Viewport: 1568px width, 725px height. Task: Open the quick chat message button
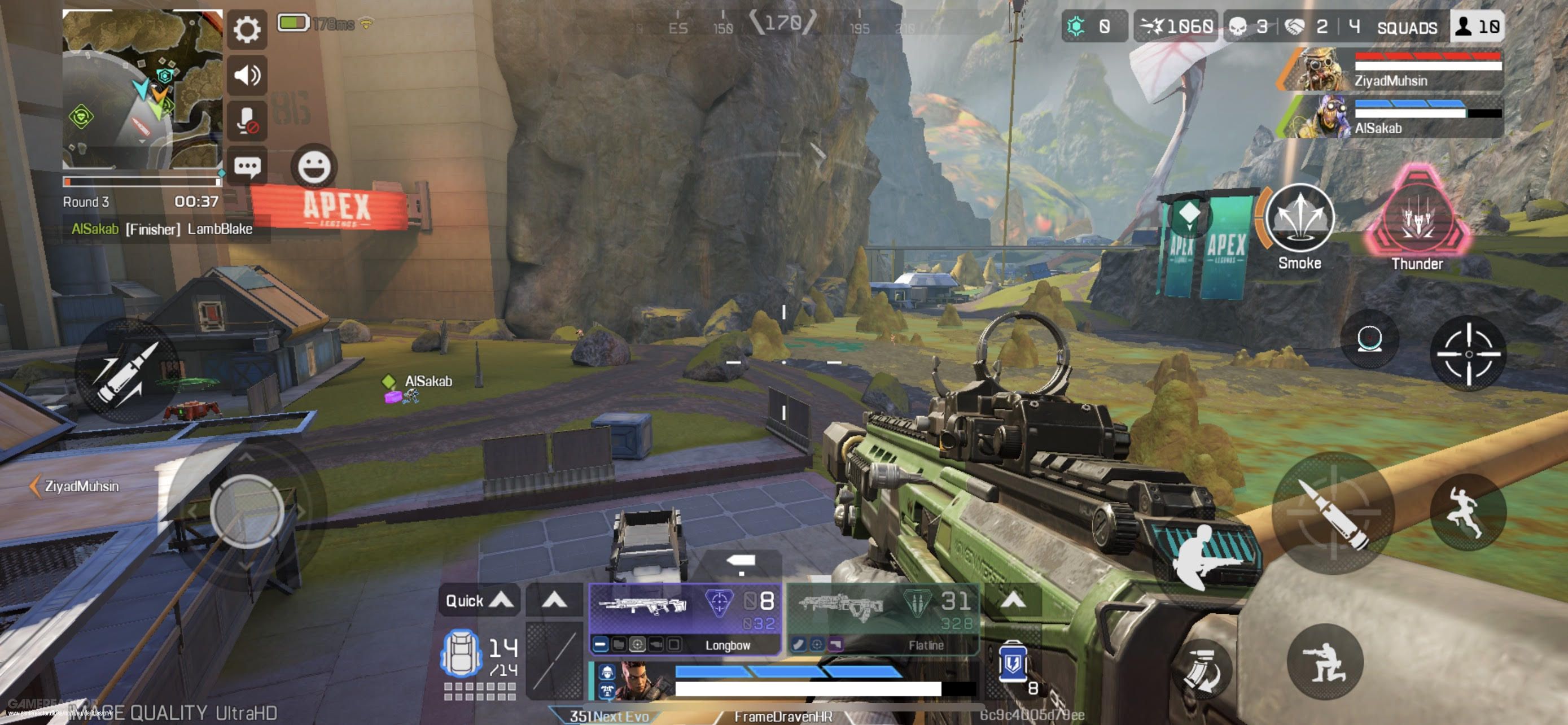click(247, 166)
